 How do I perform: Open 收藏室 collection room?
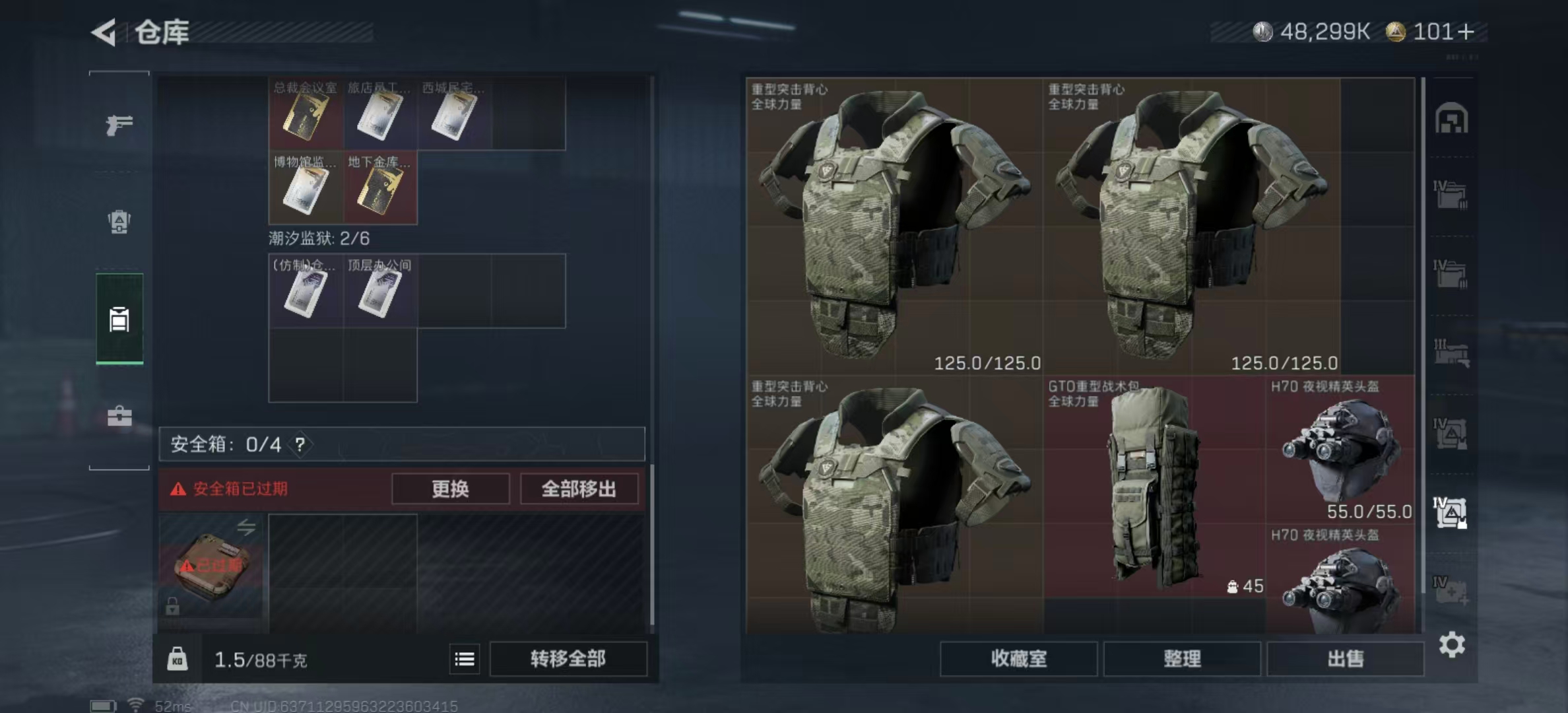pos(1019,659)
